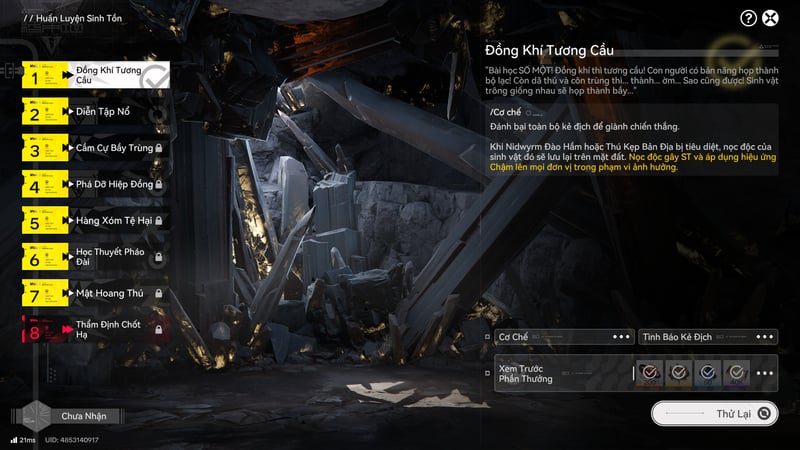The width and height of the screenshot is (800, 450).
Task: Choose stage 2 Diễn Tập Nổ
Action: click(95, 112)
